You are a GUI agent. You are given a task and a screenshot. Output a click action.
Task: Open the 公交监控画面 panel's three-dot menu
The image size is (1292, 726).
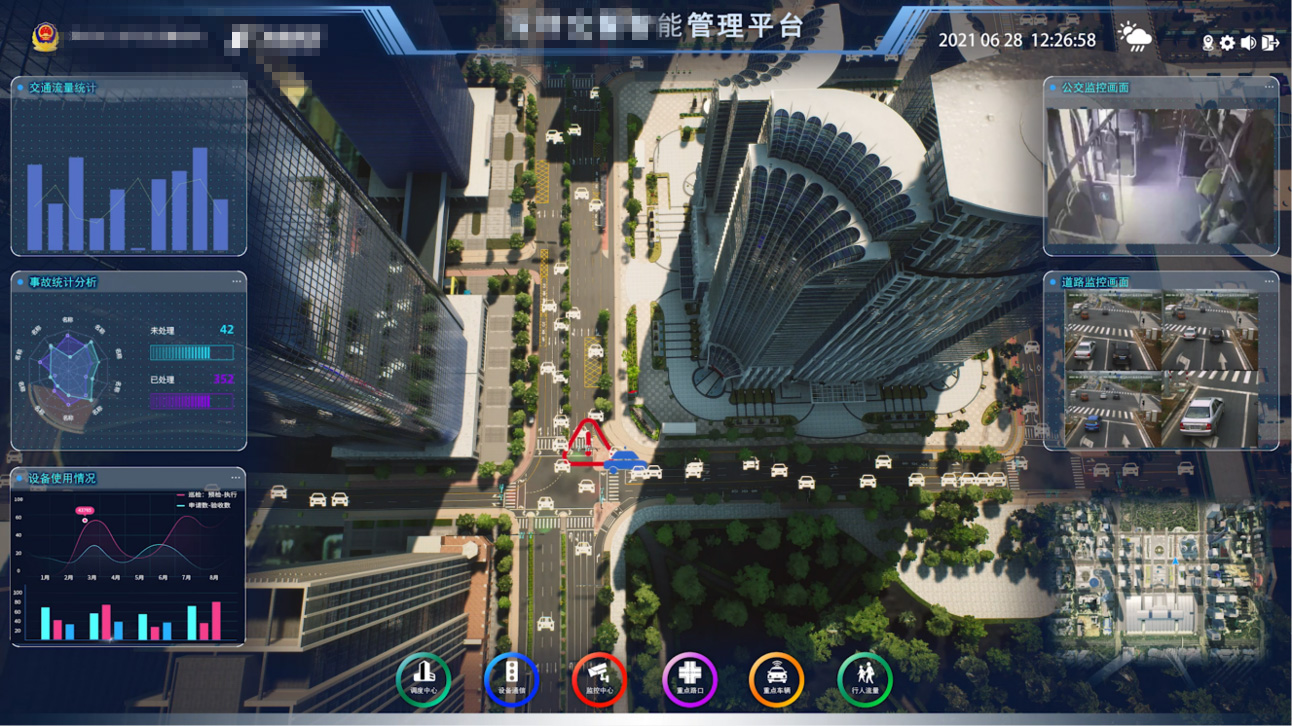[x=1269, y=87]
